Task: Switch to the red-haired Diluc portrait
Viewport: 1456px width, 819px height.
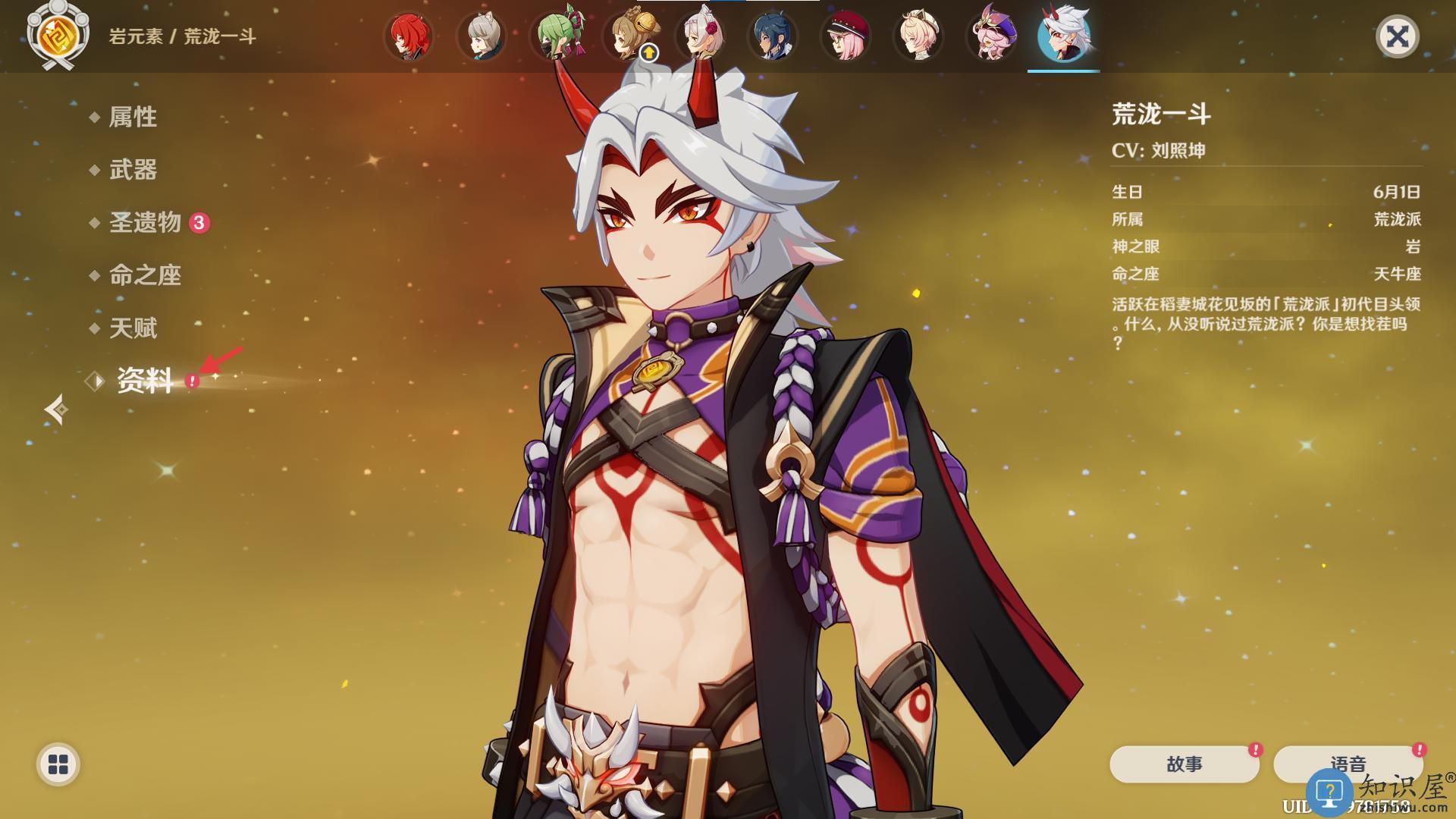Action: pos(409,36)
